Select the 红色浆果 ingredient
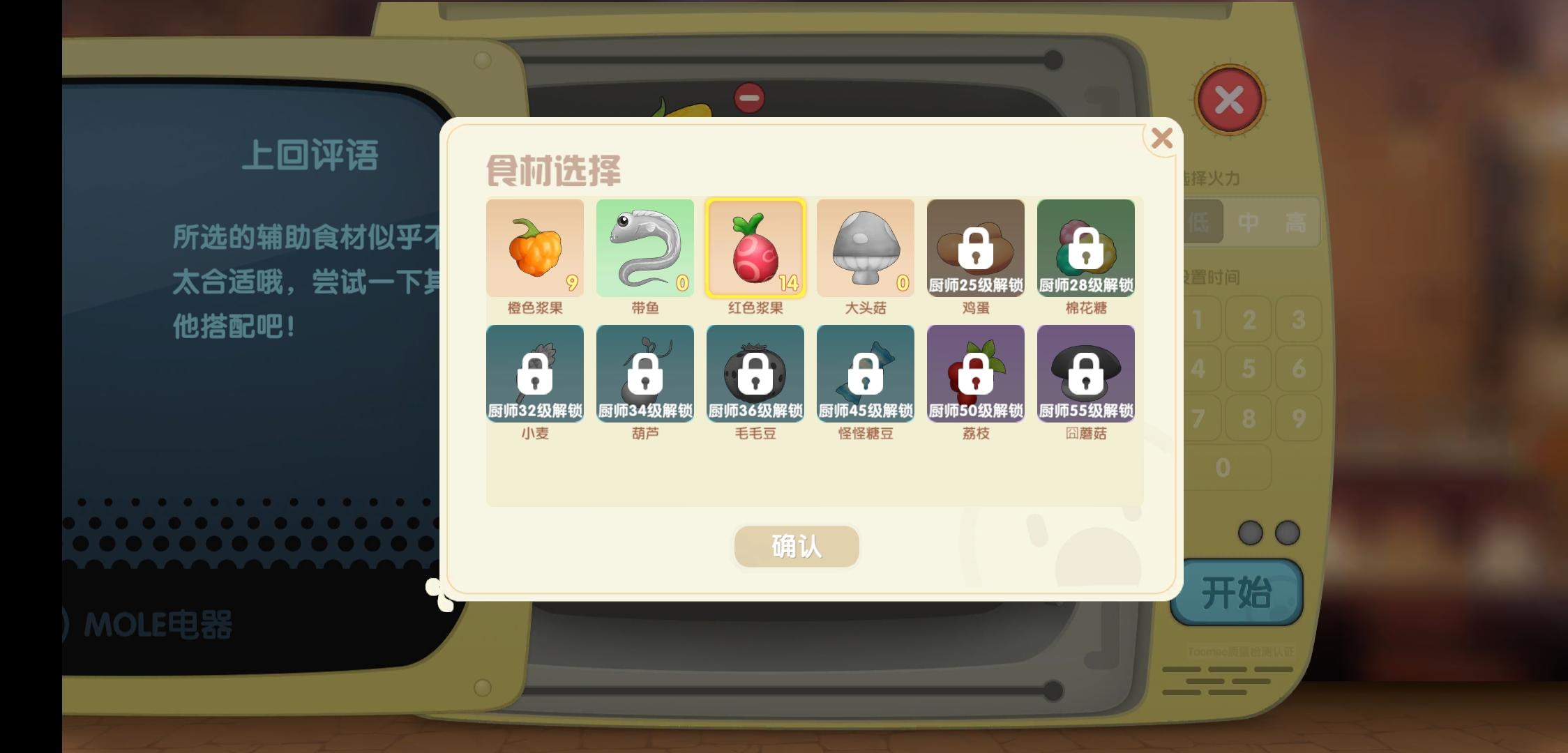The image size is (1568, 753). [755, 248]
